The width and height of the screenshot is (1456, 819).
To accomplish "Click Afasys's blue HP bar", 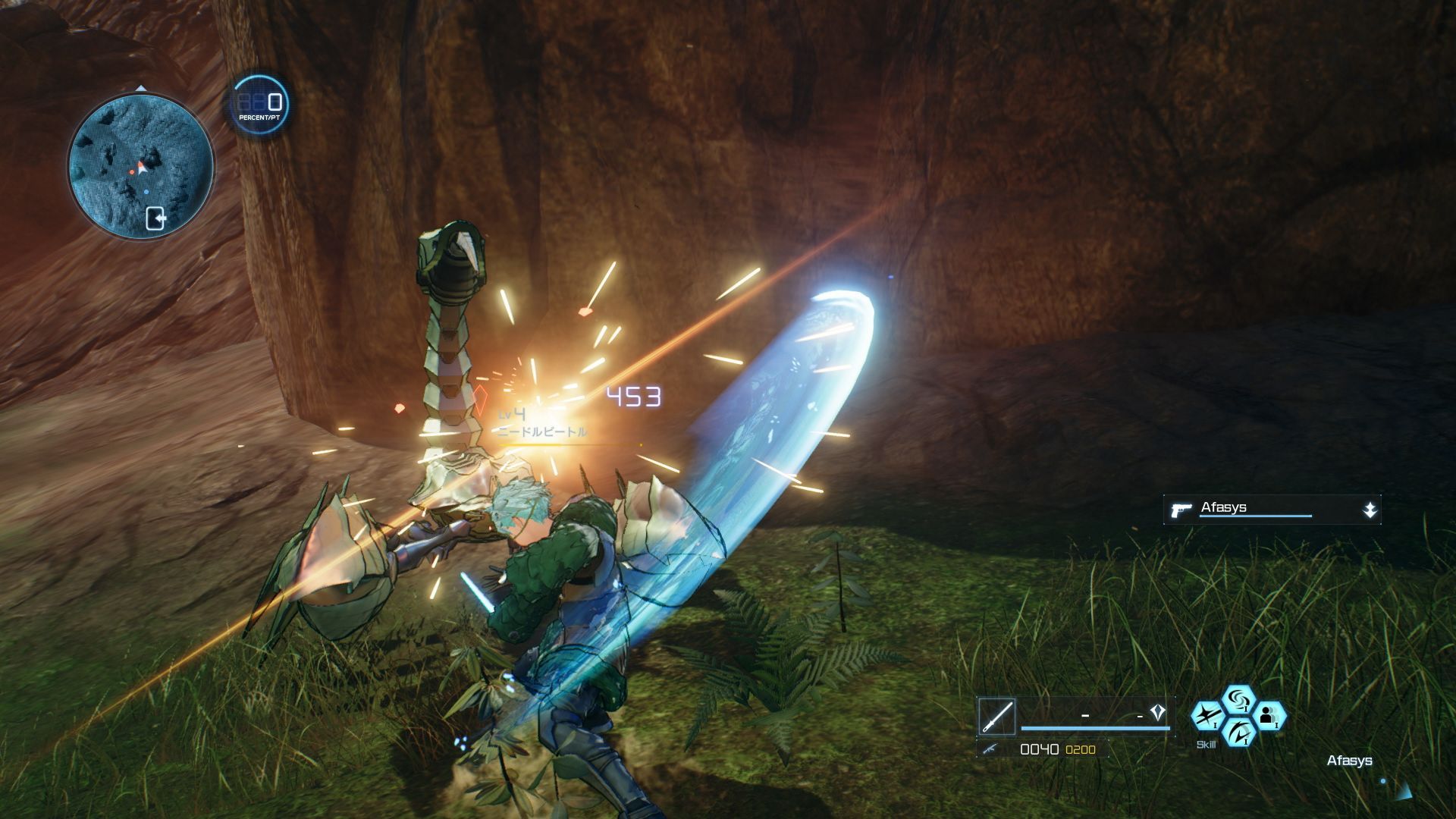I will pyautogui.click(x=1256, y=516).
